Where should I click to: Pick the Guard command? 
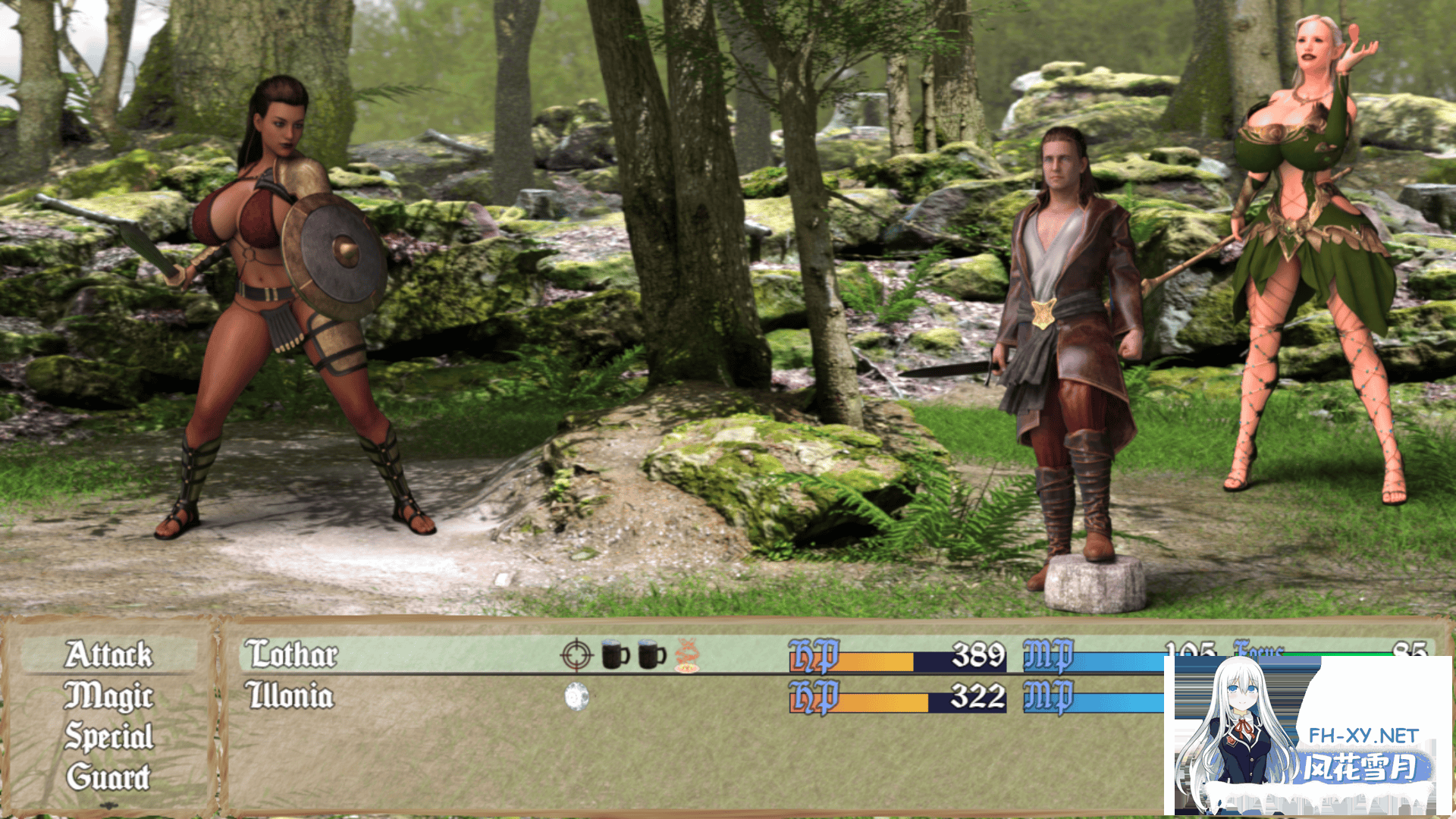click(x=108, y=777)
